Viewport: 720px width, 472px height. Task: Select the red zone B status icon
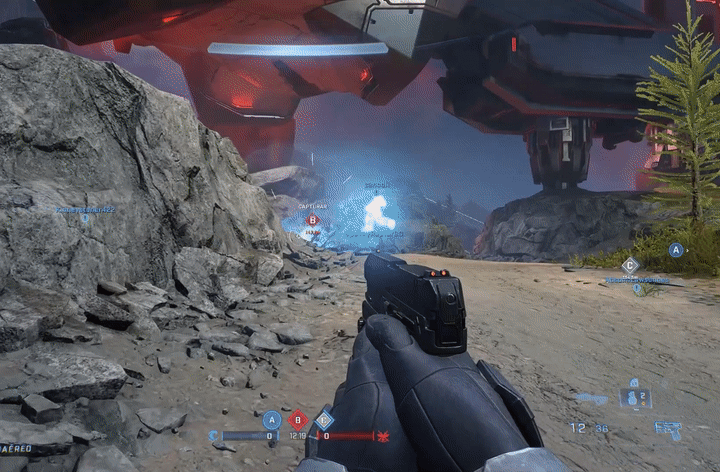pos(298,420)
